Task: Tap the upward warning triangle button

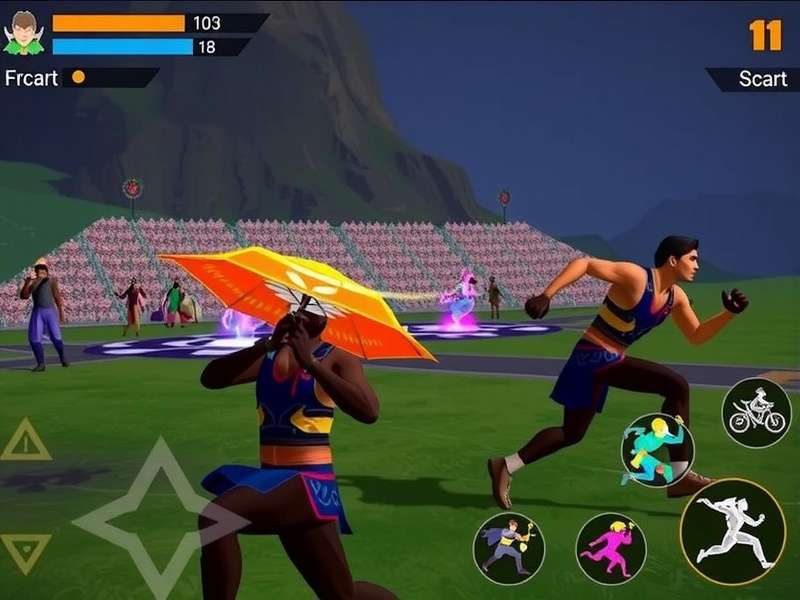Action: pos(25,441)
